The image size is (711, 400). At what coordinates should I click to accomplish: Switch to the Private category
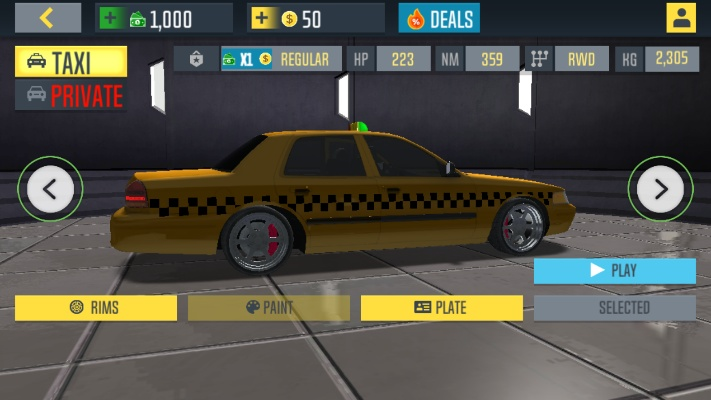[71, 96]
